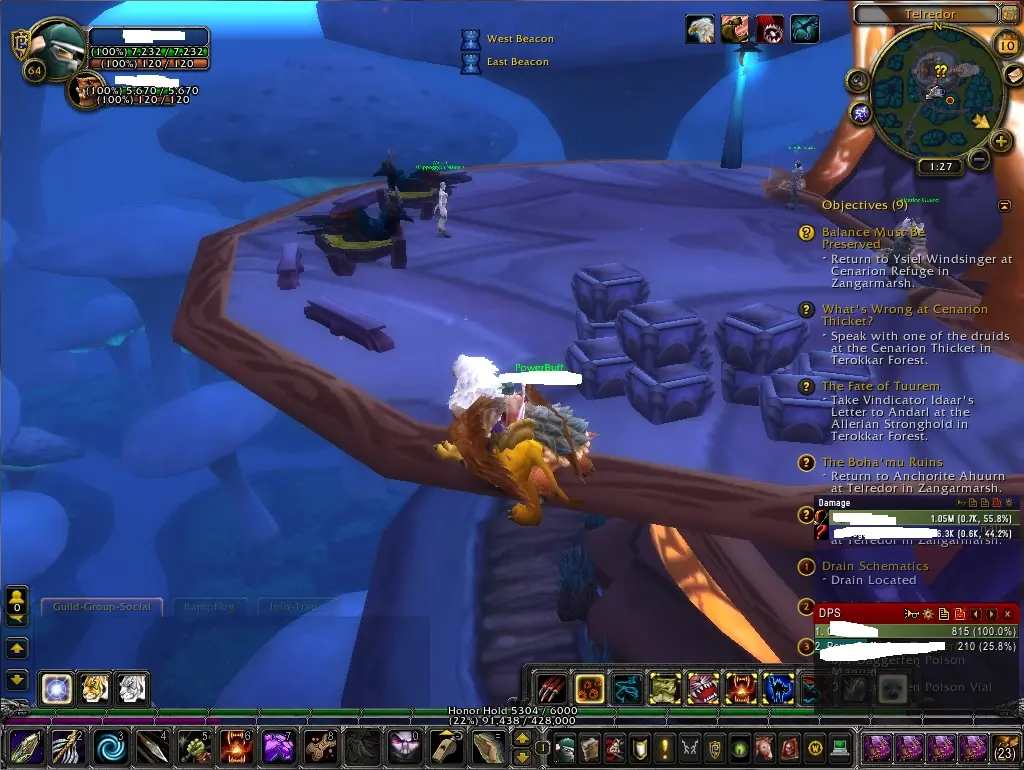The width and height of the screenshot is (1024, 770).
Task: Activate the blue swirl ability in slot 3
Action: point(106,747)
